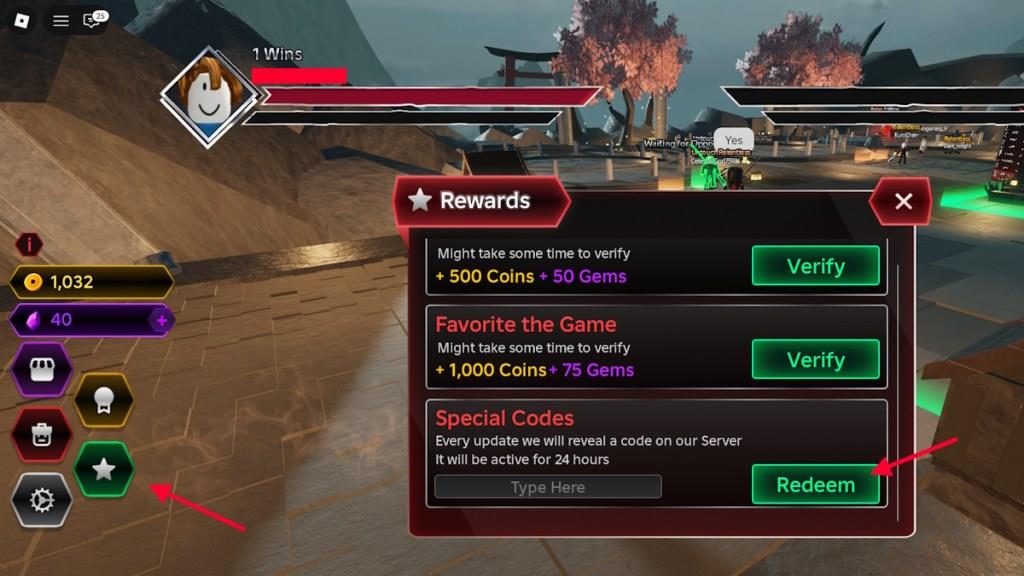Redeem the special code

tap(815, 485)
